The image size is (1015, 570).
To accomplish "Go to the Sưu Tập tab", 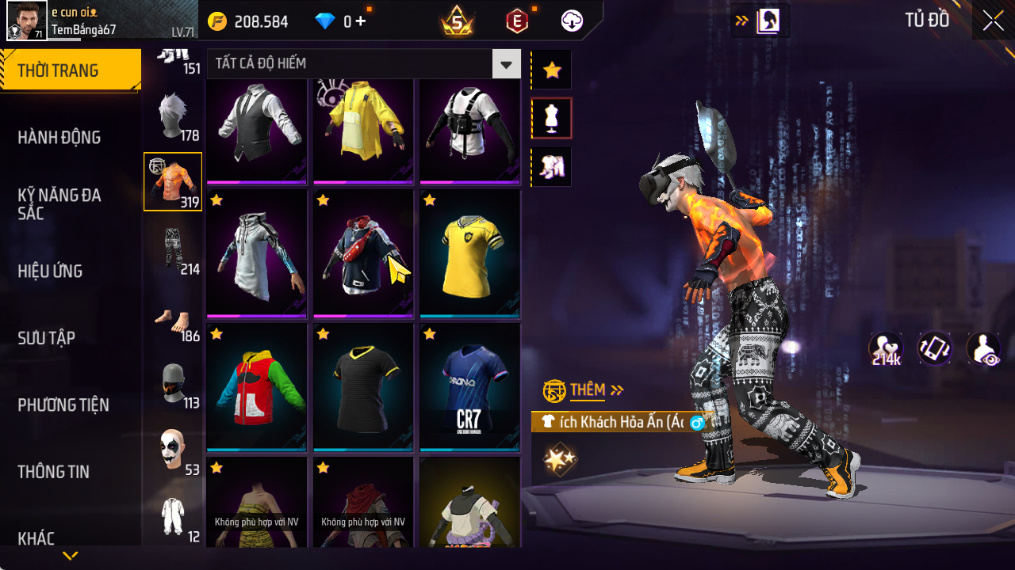I will (x=46, y=338).
